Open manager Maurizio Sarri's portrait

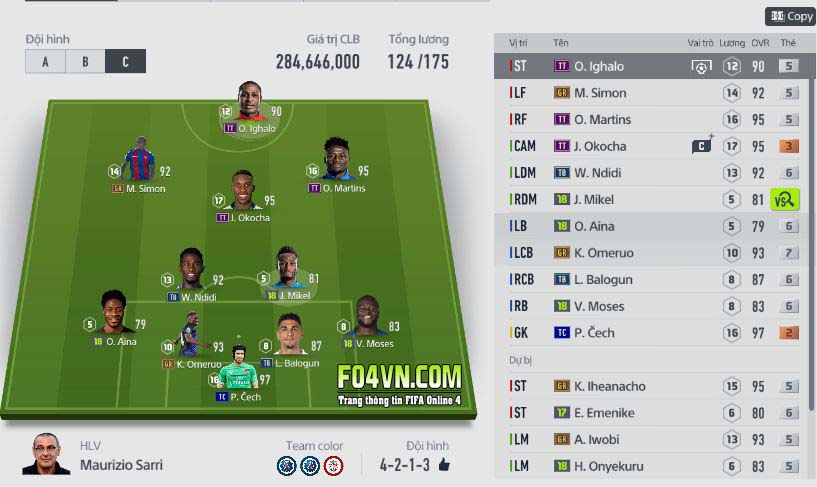[x=40, y=454]
